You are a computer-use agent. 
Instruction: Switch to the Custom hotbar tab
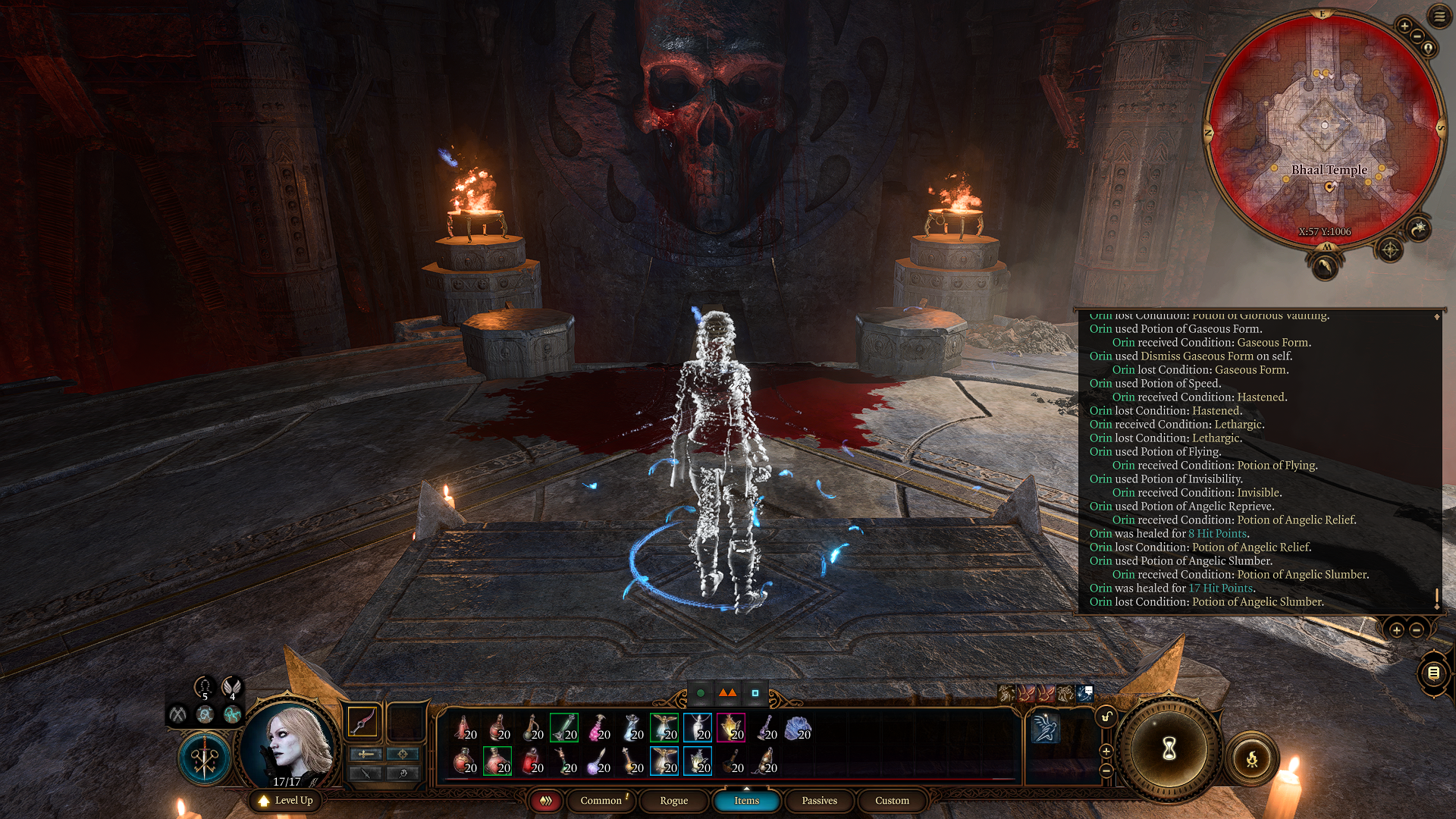click(x=892, y=801)
